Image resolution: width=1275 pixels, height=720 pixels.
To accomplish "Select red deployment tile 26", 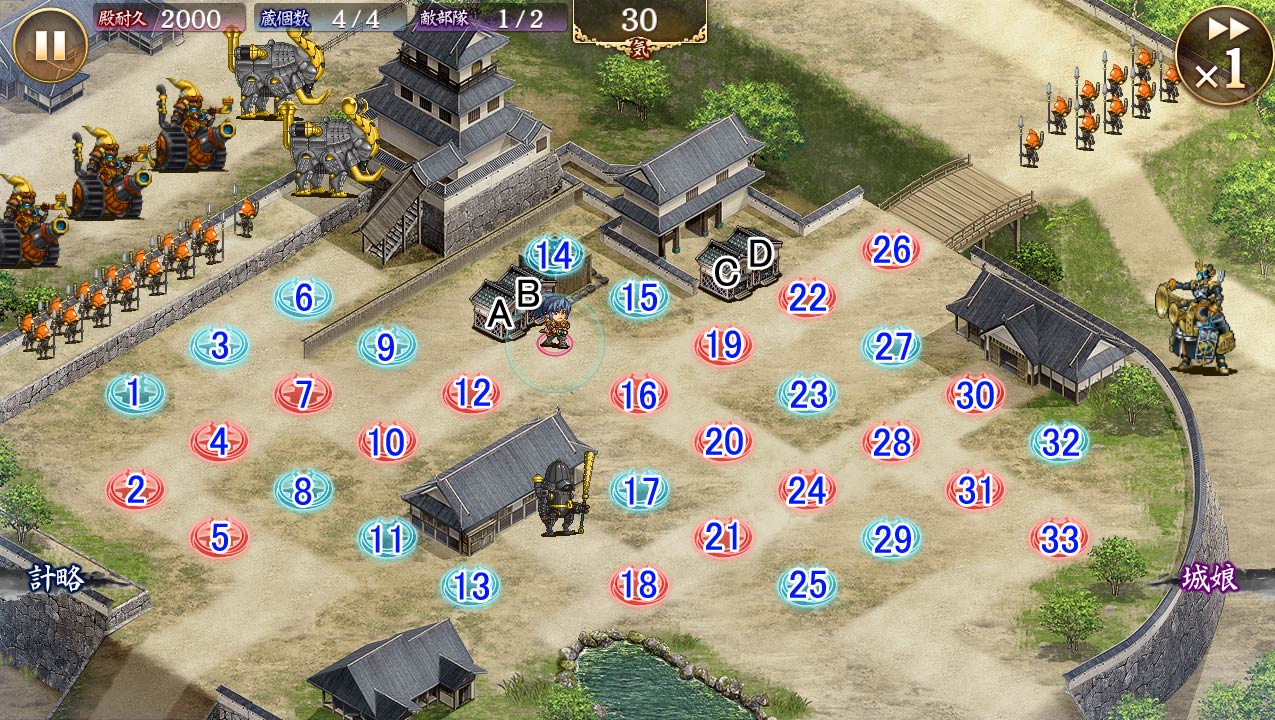I will coord(891,250).
